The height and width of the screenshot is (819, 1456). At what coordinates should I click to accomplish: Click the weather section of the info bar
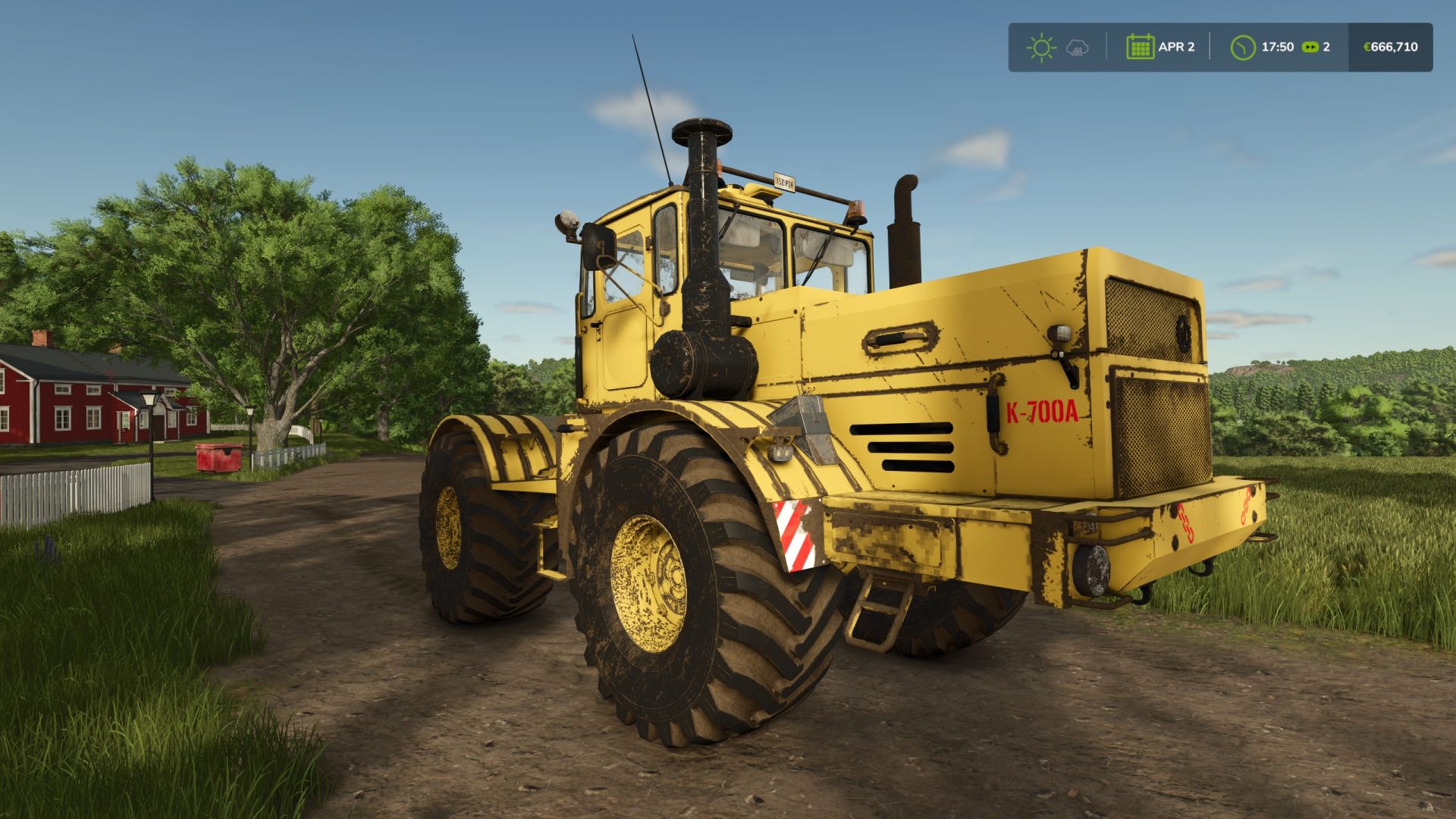1060,47
